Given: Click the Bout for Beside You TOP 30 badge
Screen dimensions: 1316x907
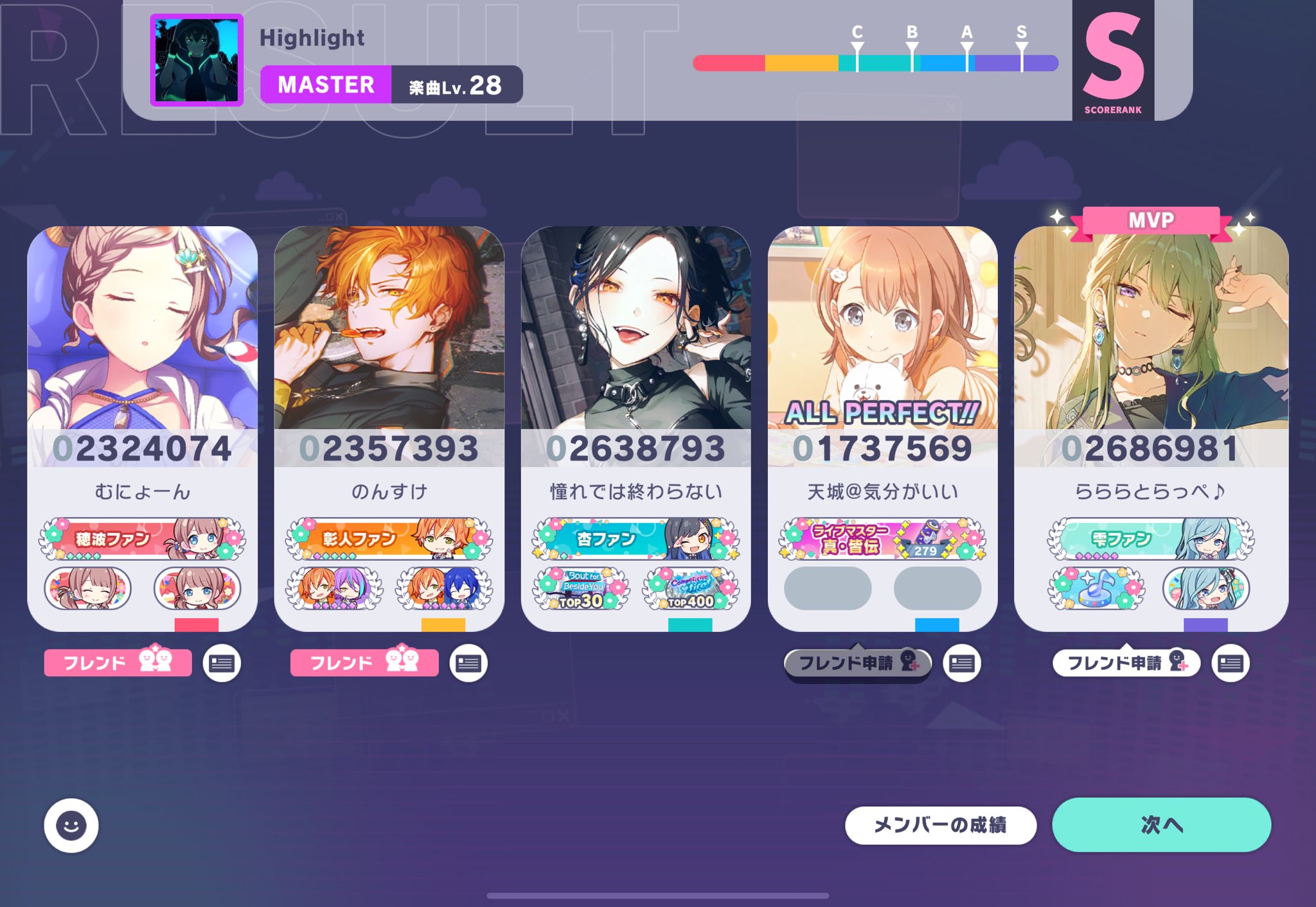Looking at the screenshot, I should tap(582, 589).
